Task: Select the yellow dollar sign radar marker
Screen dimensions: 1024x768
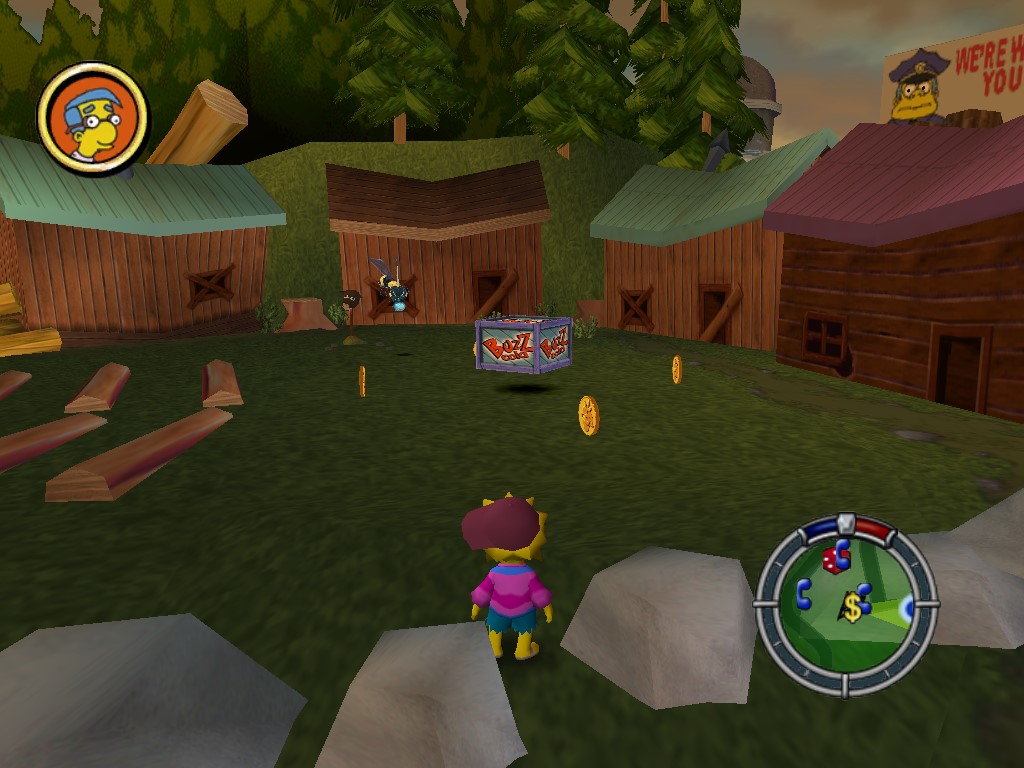Action: (851, 606)
